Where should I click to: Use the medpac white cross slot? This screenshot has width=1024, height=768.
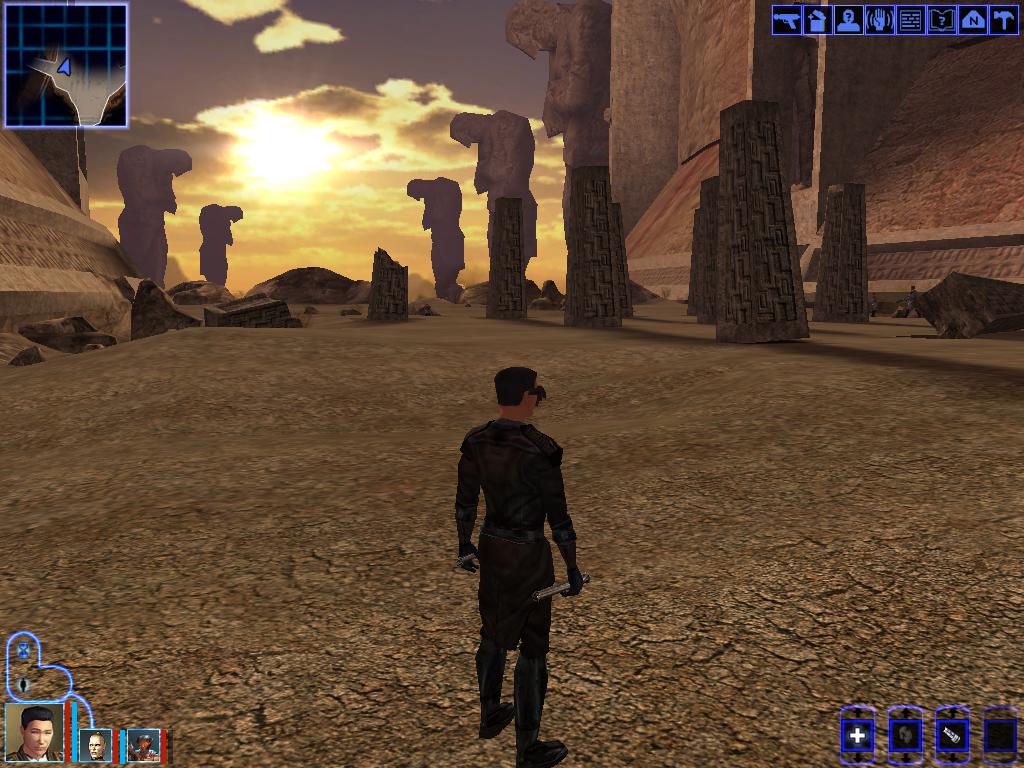857,737
